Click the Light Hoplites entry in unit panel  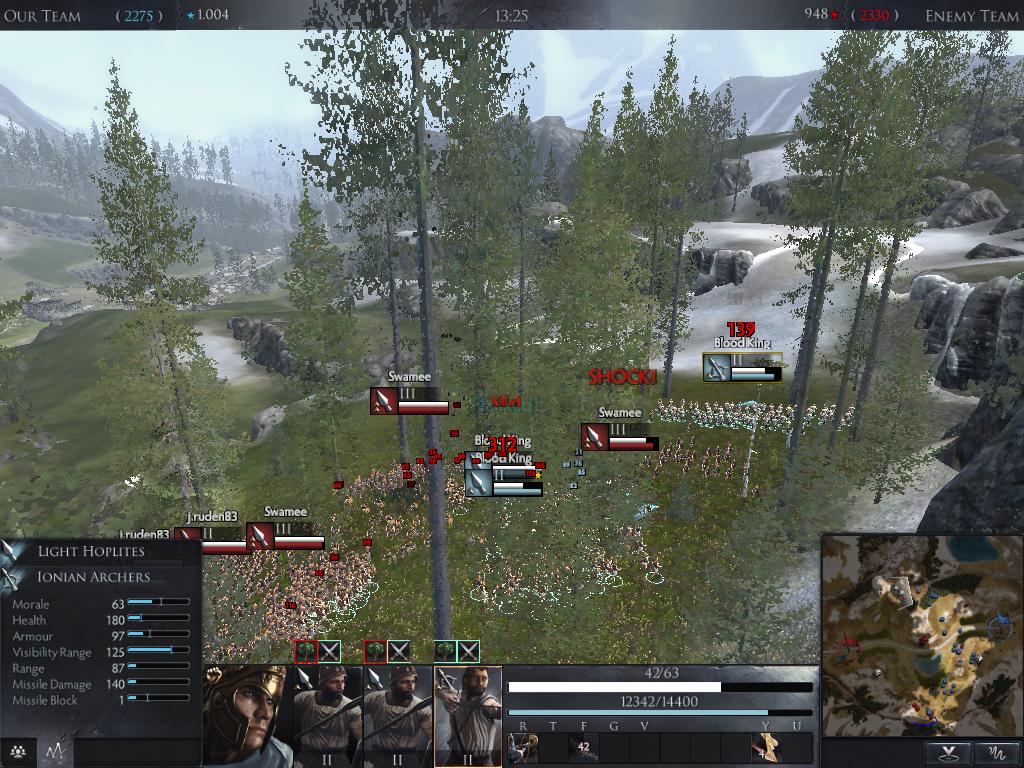pos(91,551)
